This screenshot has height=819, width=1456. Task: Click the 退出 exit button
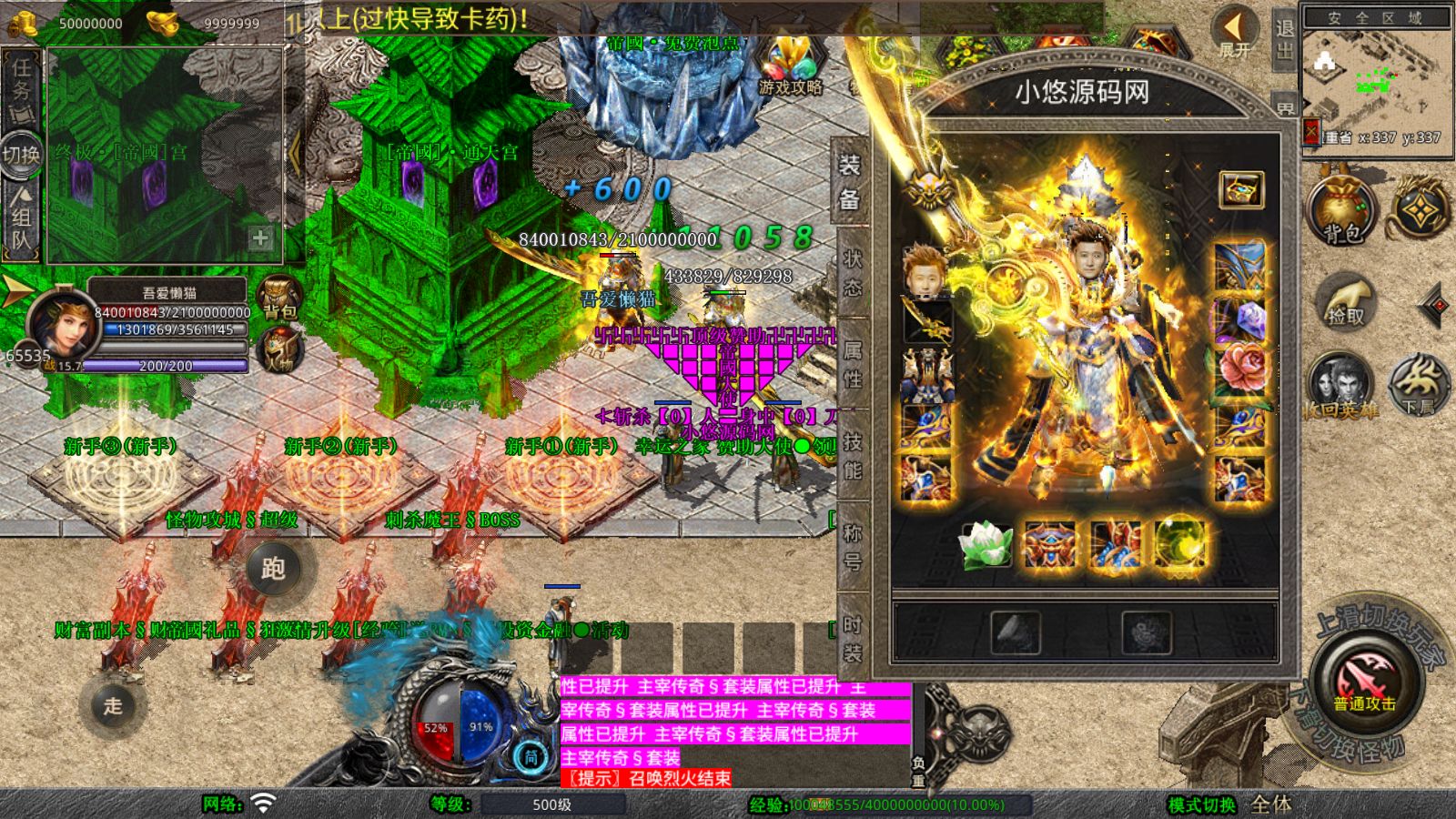1284,38
